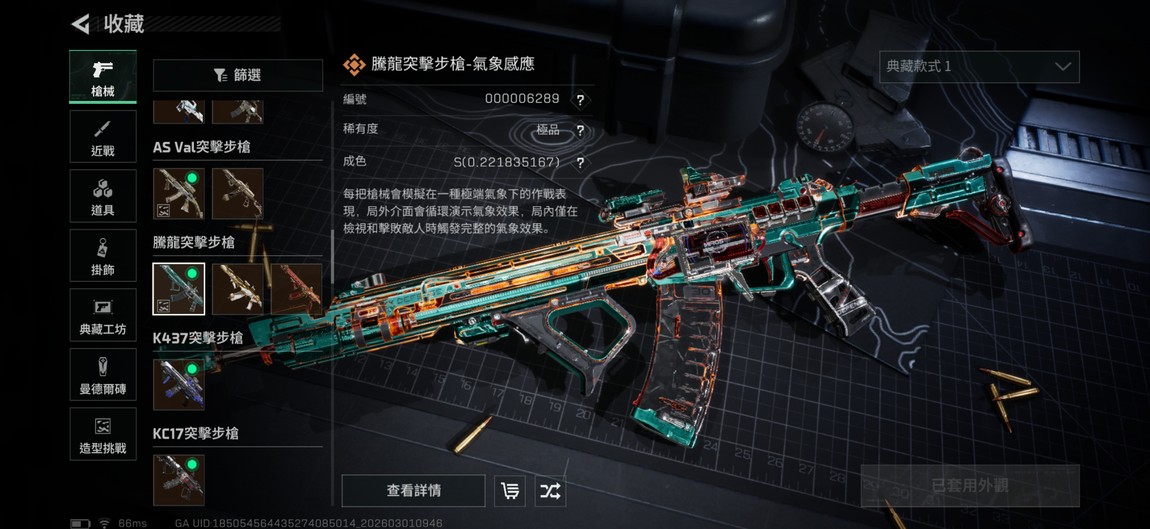Click the shopping cart list icon button
The height and width of the screenshot is (529, 1150).
point(510,491)
